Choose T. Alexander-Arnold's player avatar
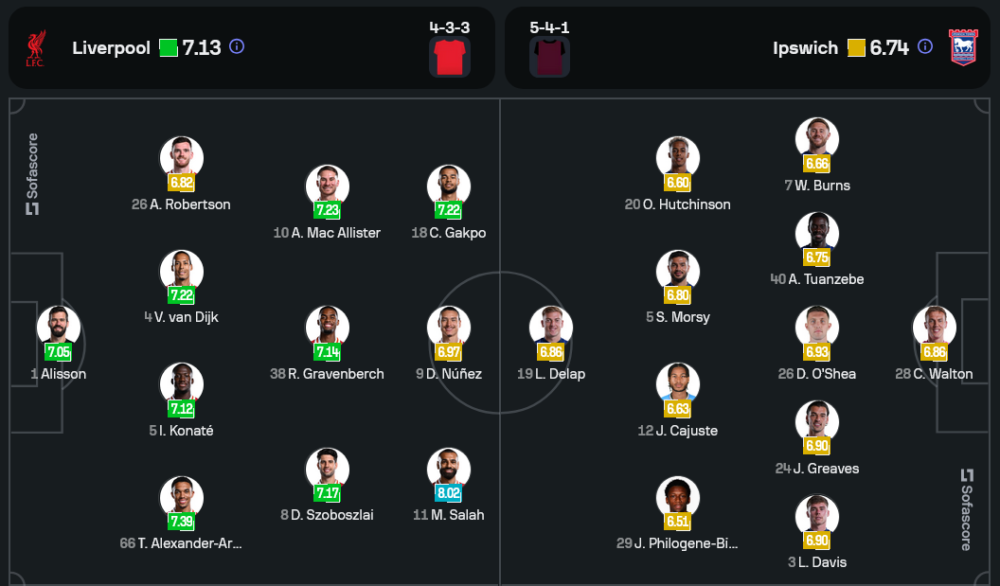The height and width of the screenshot is (586, 1000). [x=181, y=497]
